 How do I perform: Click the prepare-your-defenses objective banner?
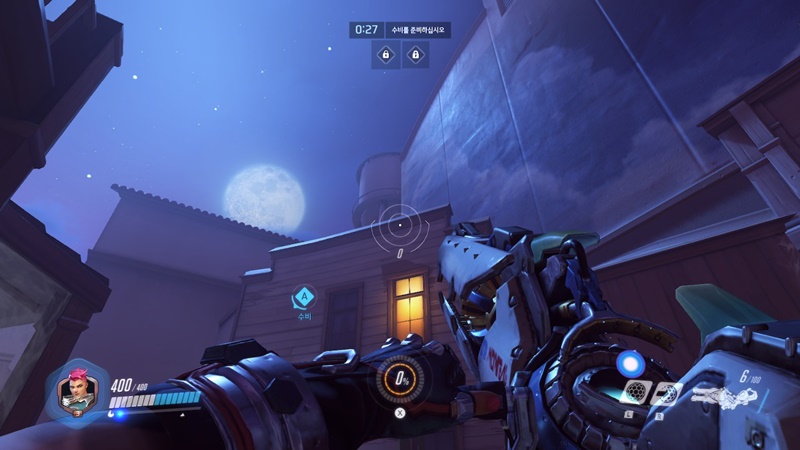coord(419,30)
